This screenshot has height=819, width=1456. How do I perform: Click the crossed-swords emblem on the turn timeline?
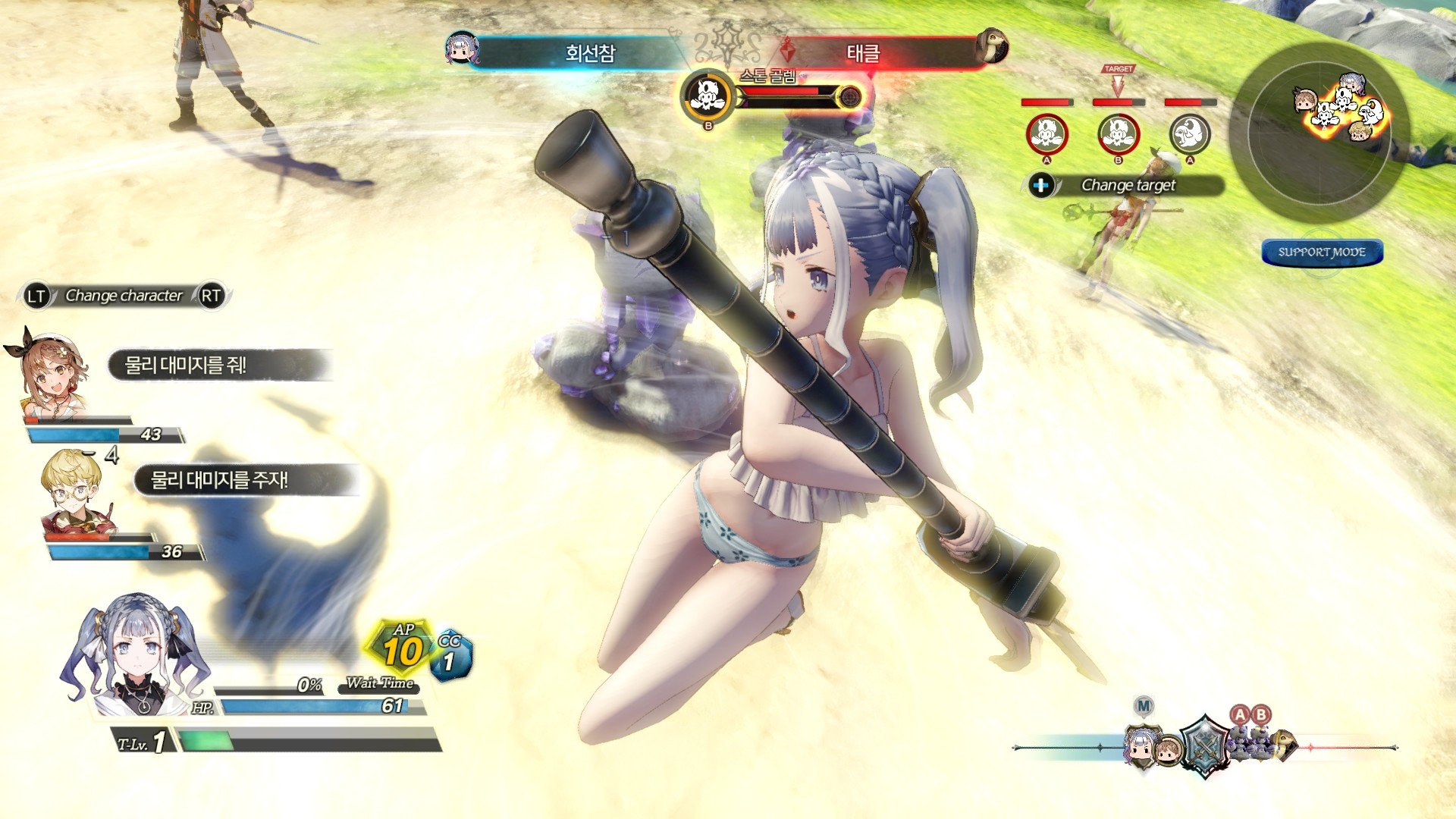pyautogui.click(x=1204, y=746)
